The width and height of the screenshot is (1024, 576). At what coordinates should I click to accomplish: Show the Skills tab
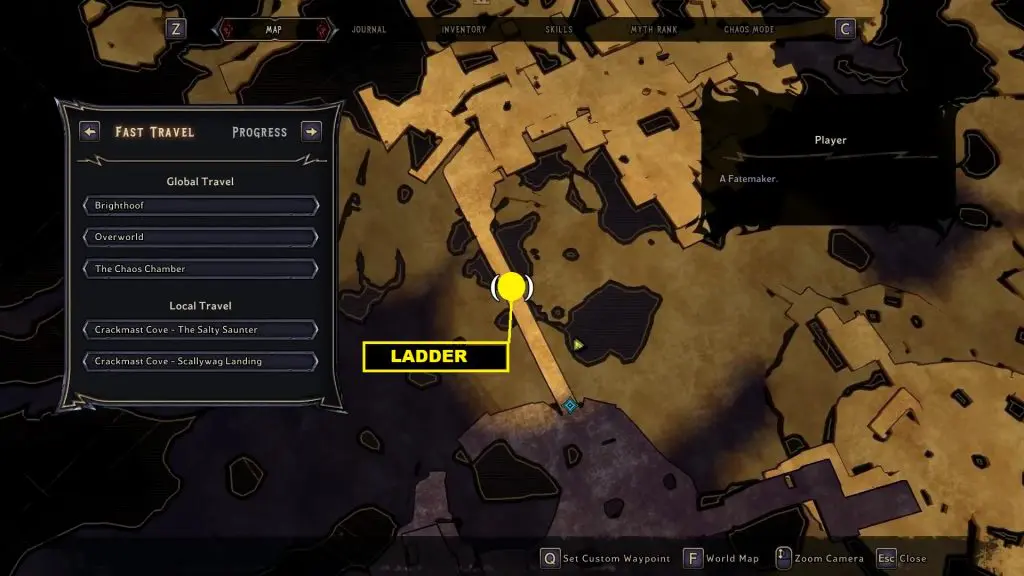559,30
